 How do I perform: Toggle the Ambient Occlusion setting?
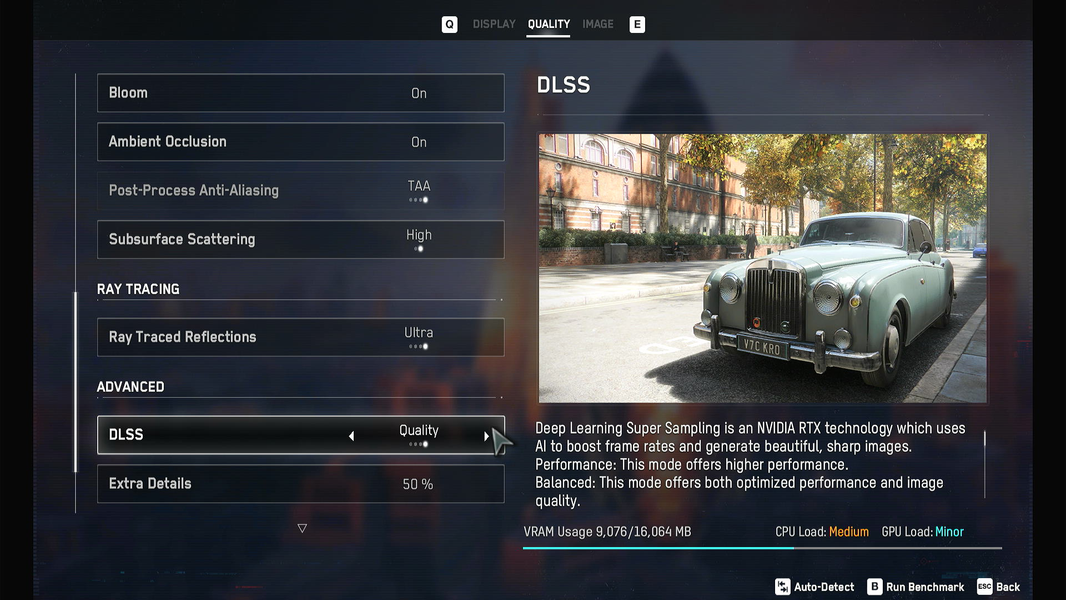[x=300, y=142]
